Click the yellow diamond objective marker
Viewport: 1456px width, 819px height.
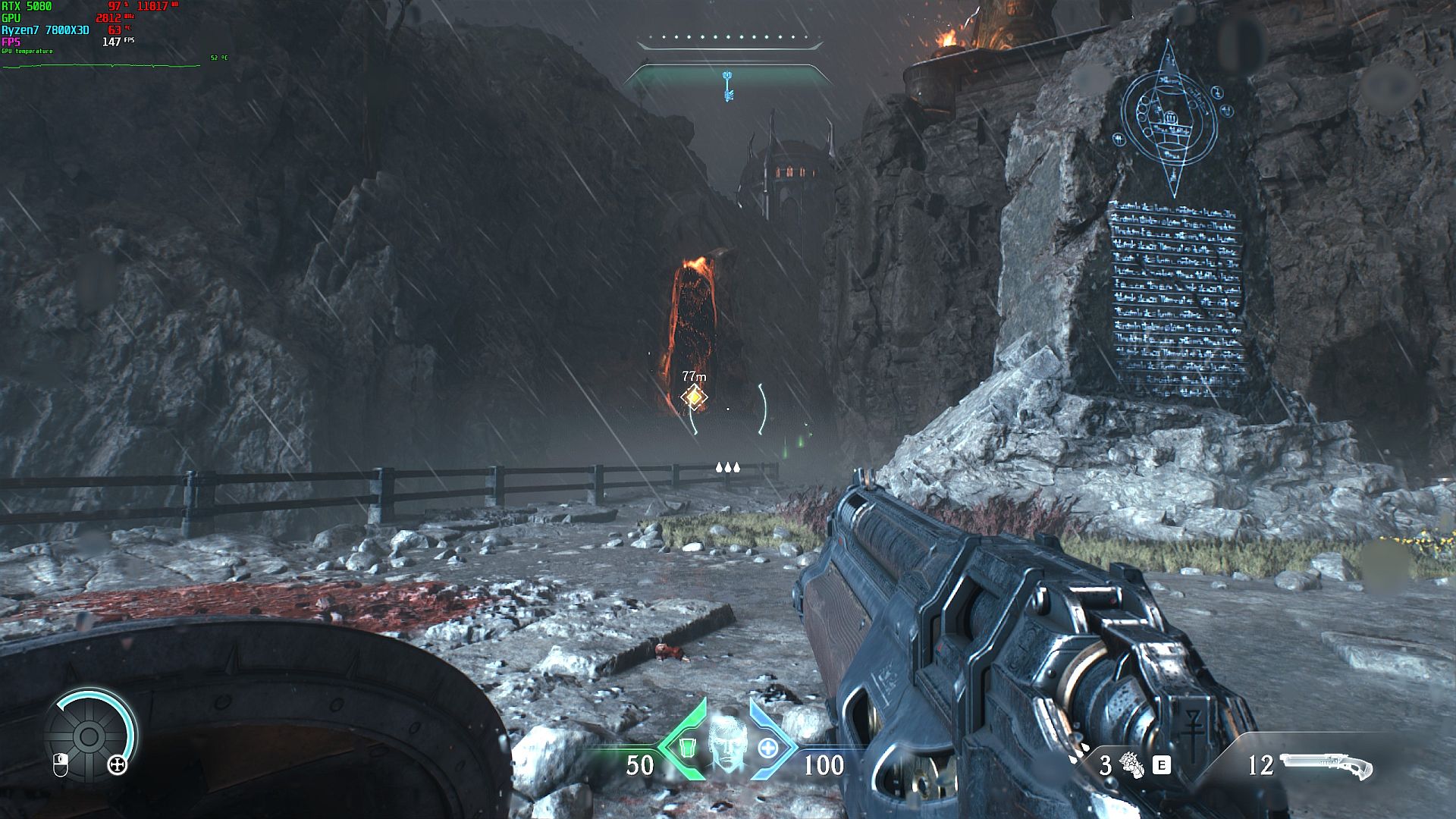click(x=693, y=397)
